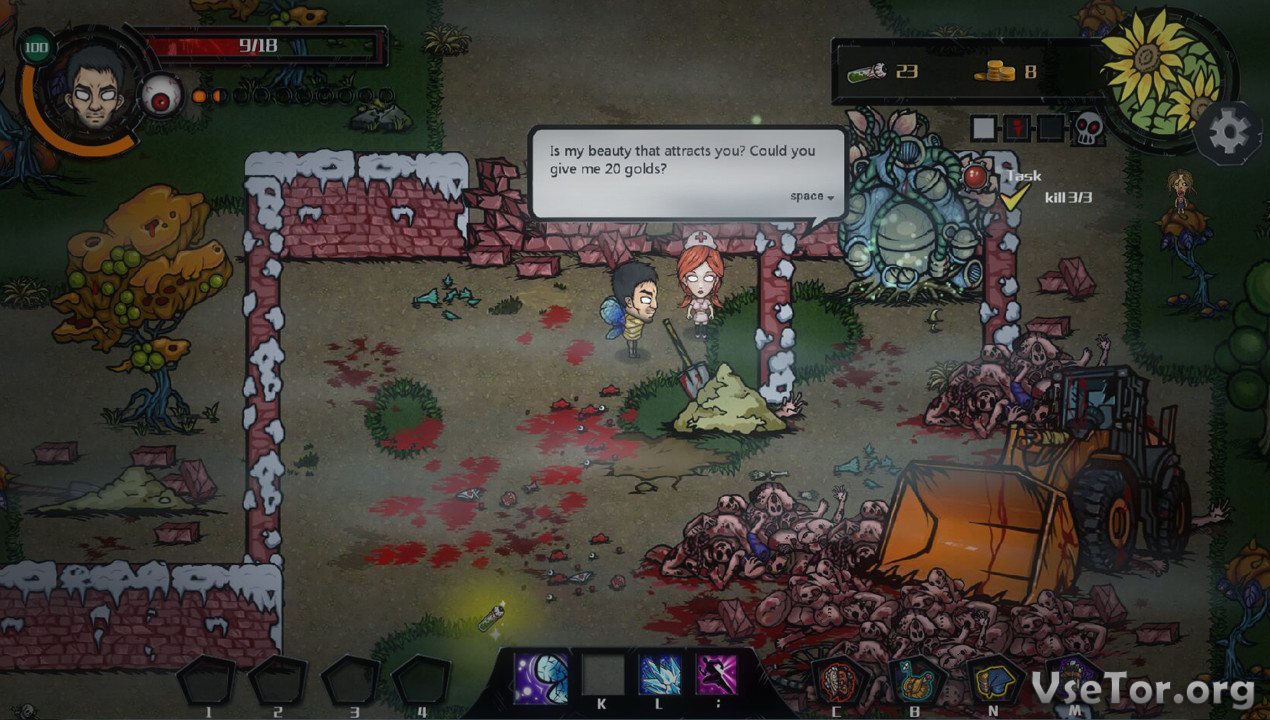1270x720 pixels.
Task: Advance the nurse's dialogue box
Action: coord(811,196)
